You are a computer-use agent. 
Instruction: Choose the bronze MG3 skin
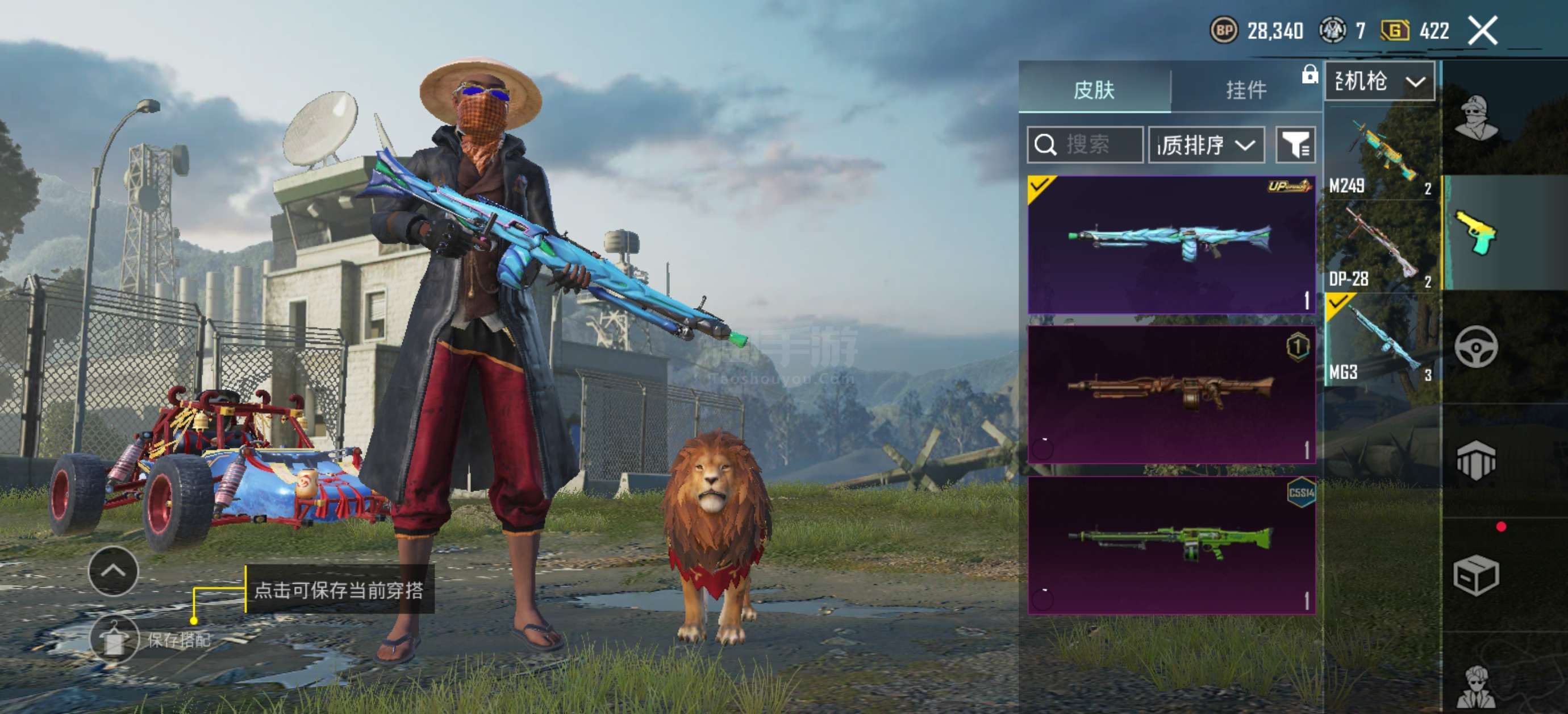(x=1171, y=393)
